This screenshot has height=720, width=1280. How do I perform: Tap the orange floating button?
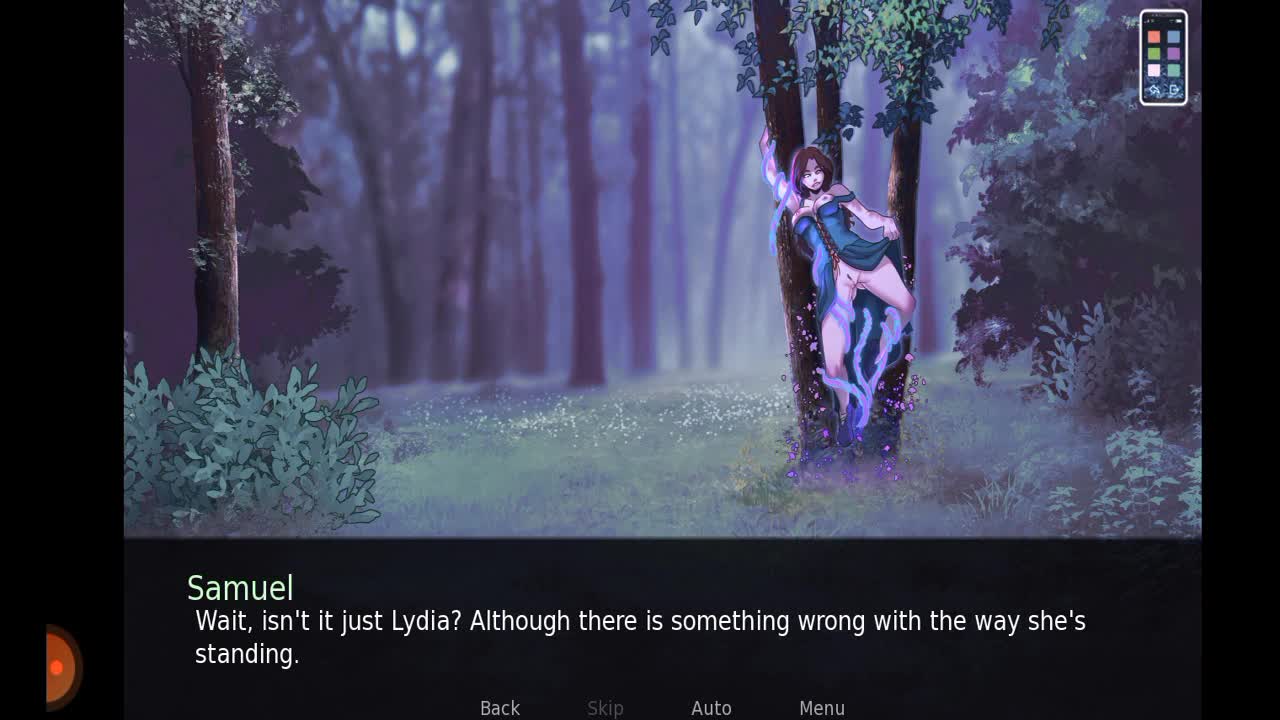click(62, 667)
